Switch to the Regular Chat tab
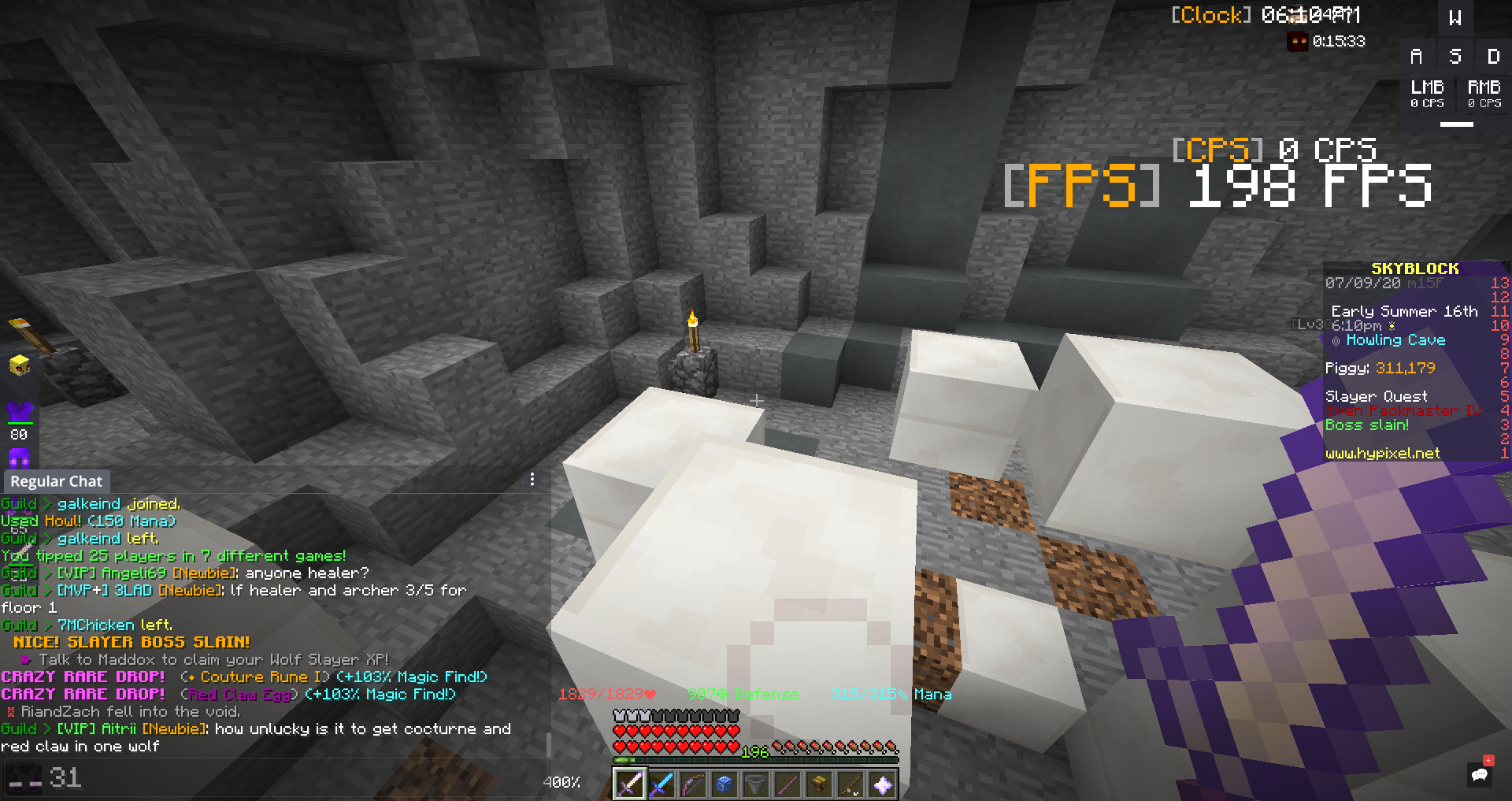Screen dimensions: 1512x801 click(56, 480)
